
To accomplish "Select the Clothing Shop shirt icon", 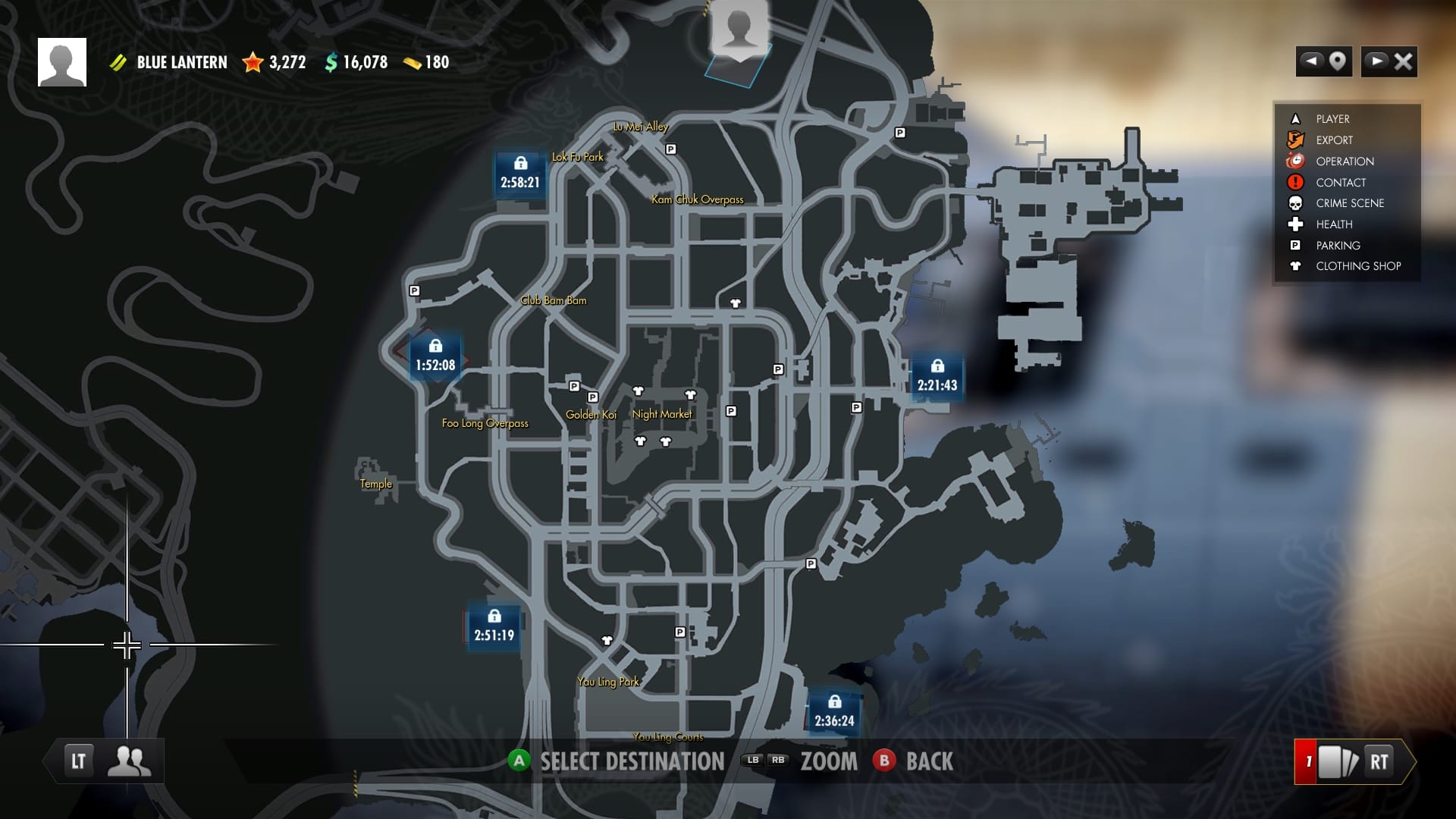I will (1294, 266).
